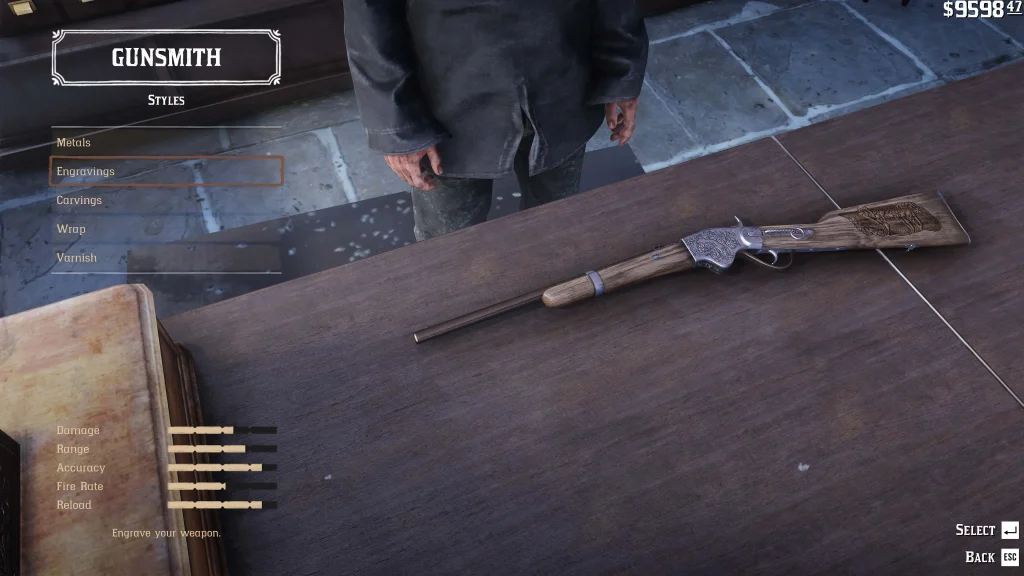Click the Select button
1024x576 pixels.
pyautogui.click(x=986, y=530)
